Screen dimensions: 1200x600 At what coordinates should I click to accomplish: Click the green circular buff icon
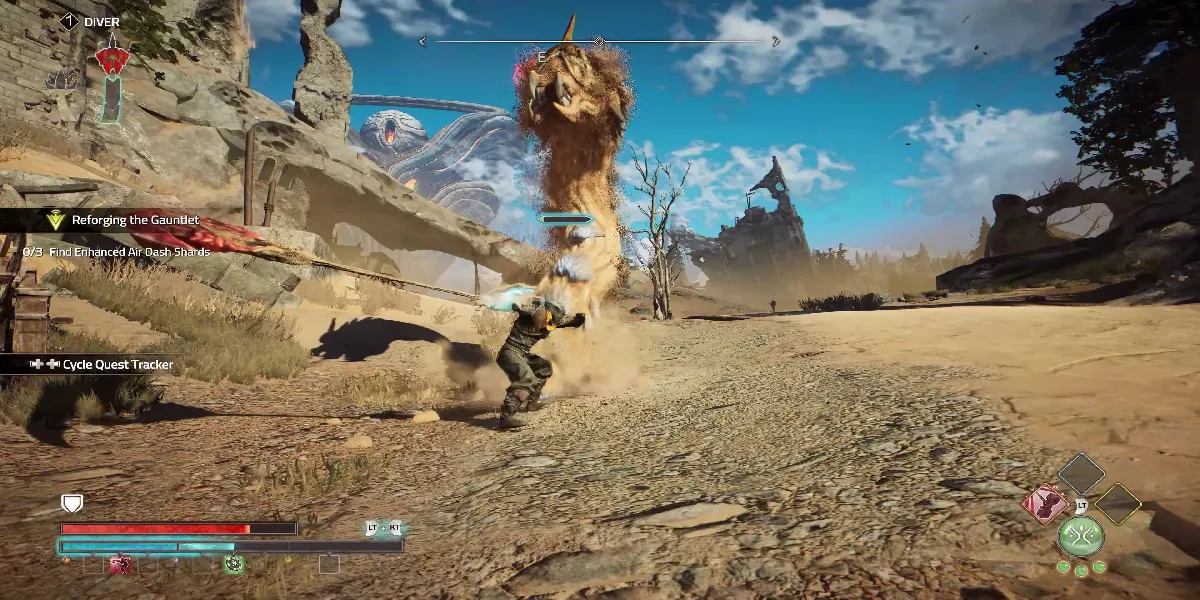coord(234,565)
